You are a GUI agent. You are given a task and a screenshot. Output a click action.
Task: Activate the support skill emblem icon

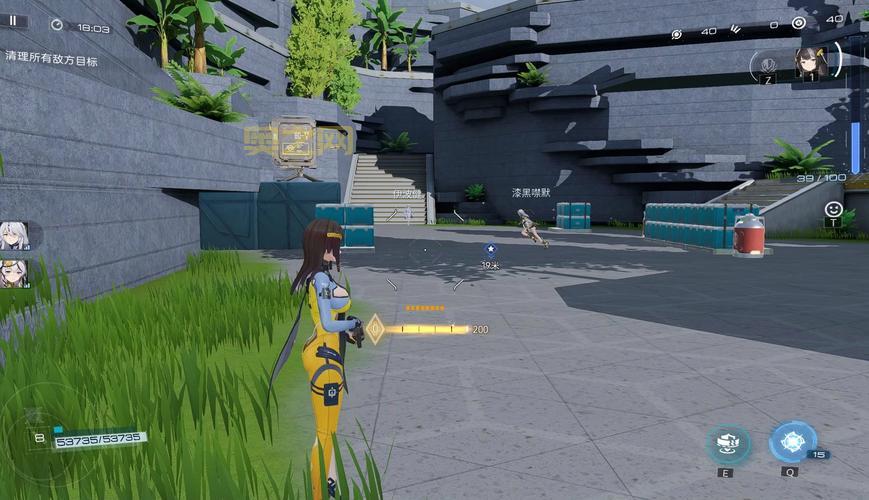click(765, 64)
